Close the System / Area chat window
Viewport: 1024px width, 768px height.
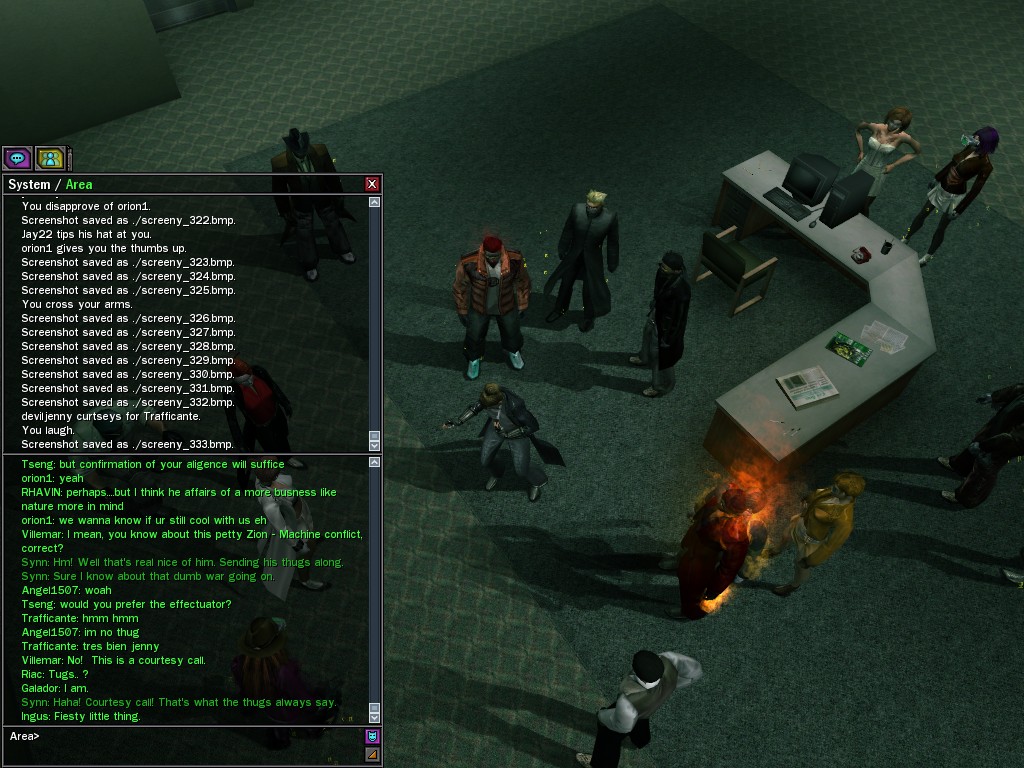pos(372,184)
